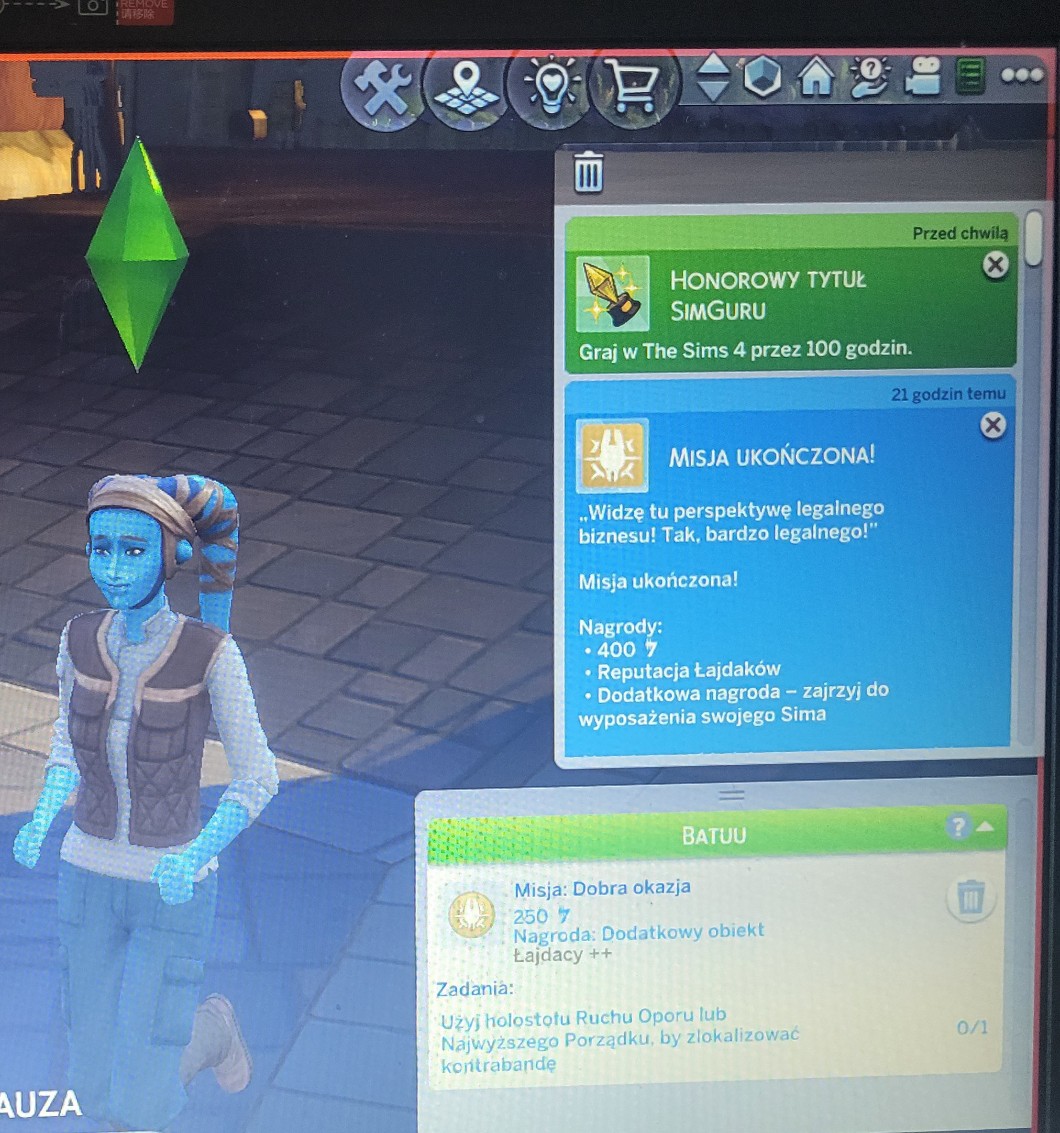Open the Batuu panel question mark help
This screenshot has width=1060, height=1133.
(957, 826)
